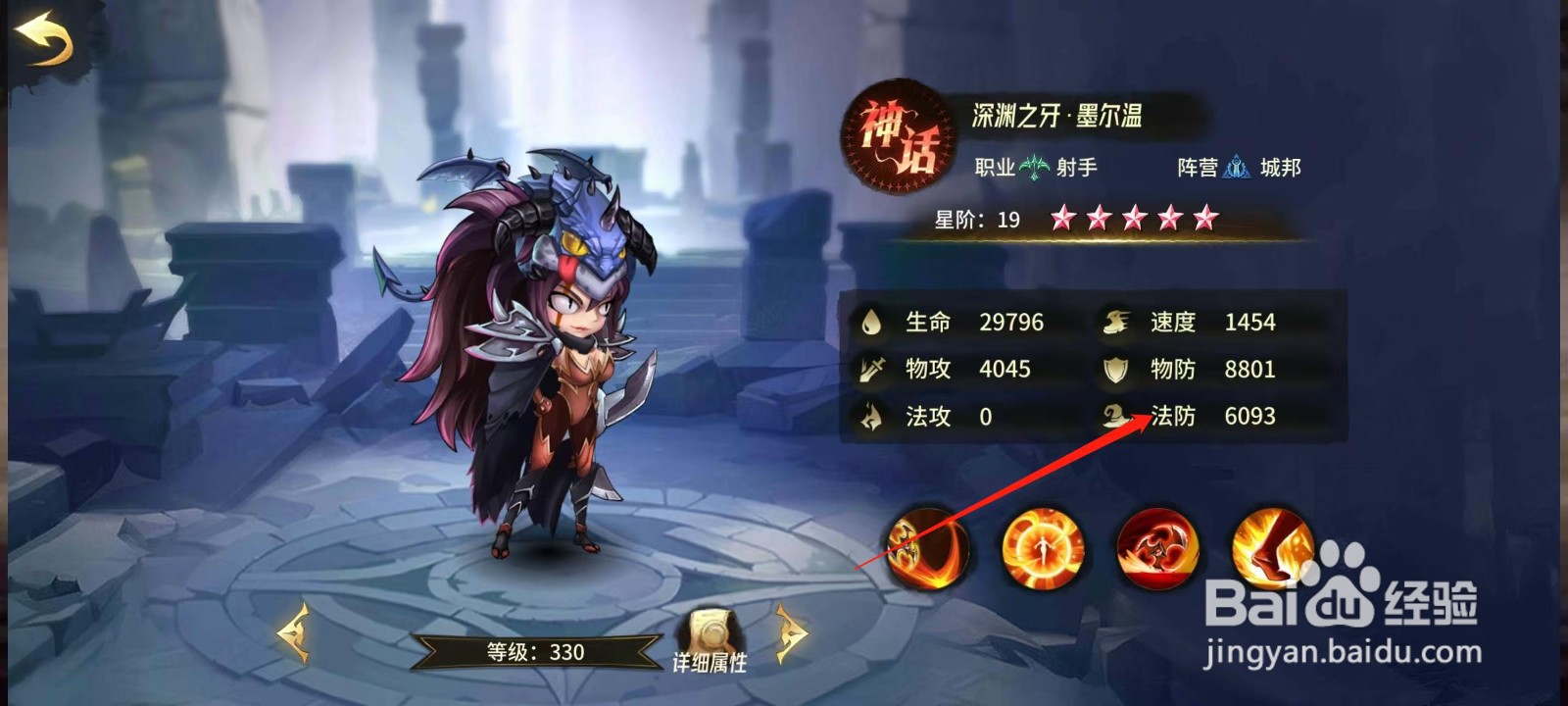Tap the fifth star next to 星阶 19
Viewport: 1568px width, 706px height.
(x=1205, y=220)
